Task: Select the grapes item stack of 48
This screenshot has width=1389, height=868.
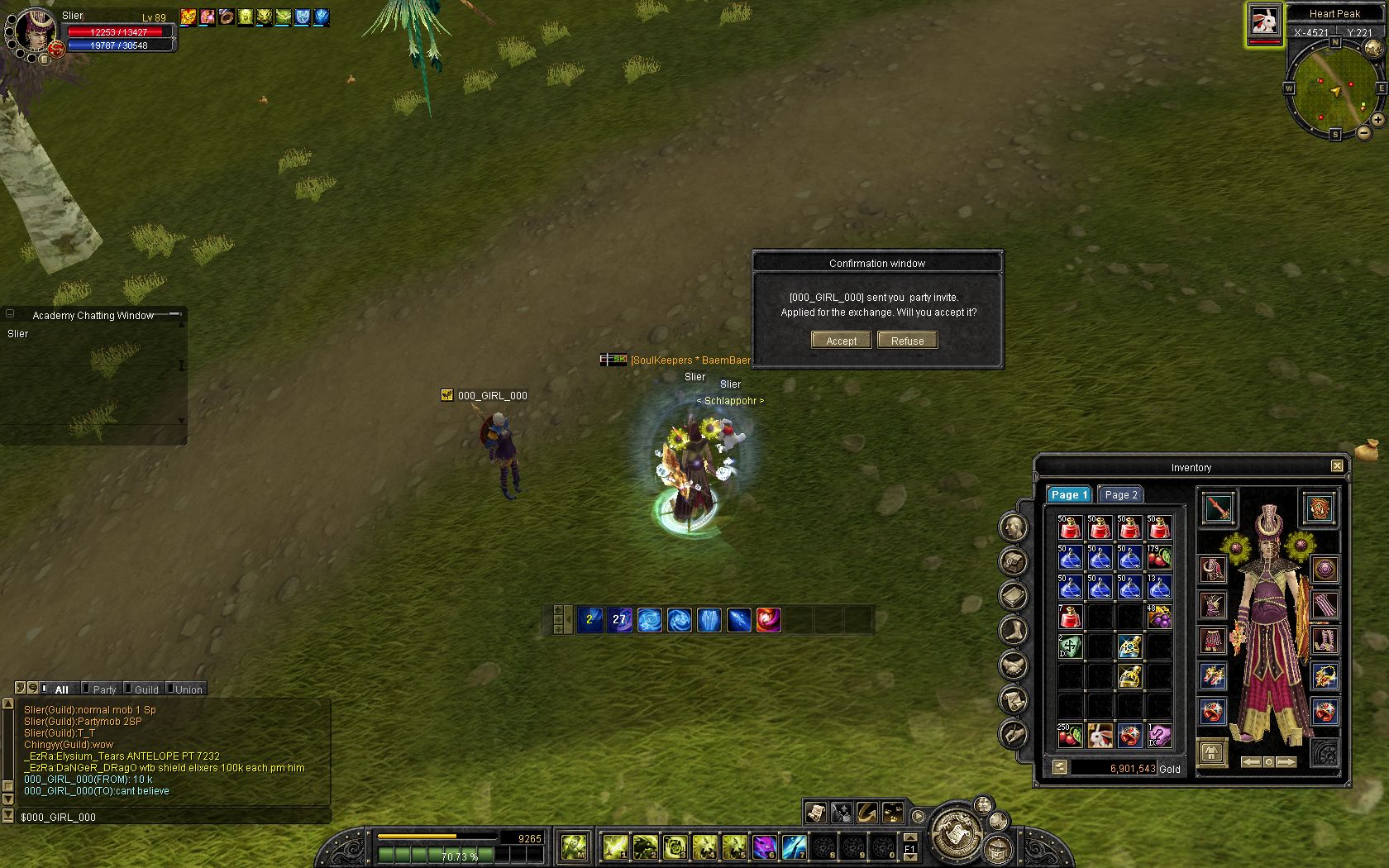Action: tap(1159, 617)
